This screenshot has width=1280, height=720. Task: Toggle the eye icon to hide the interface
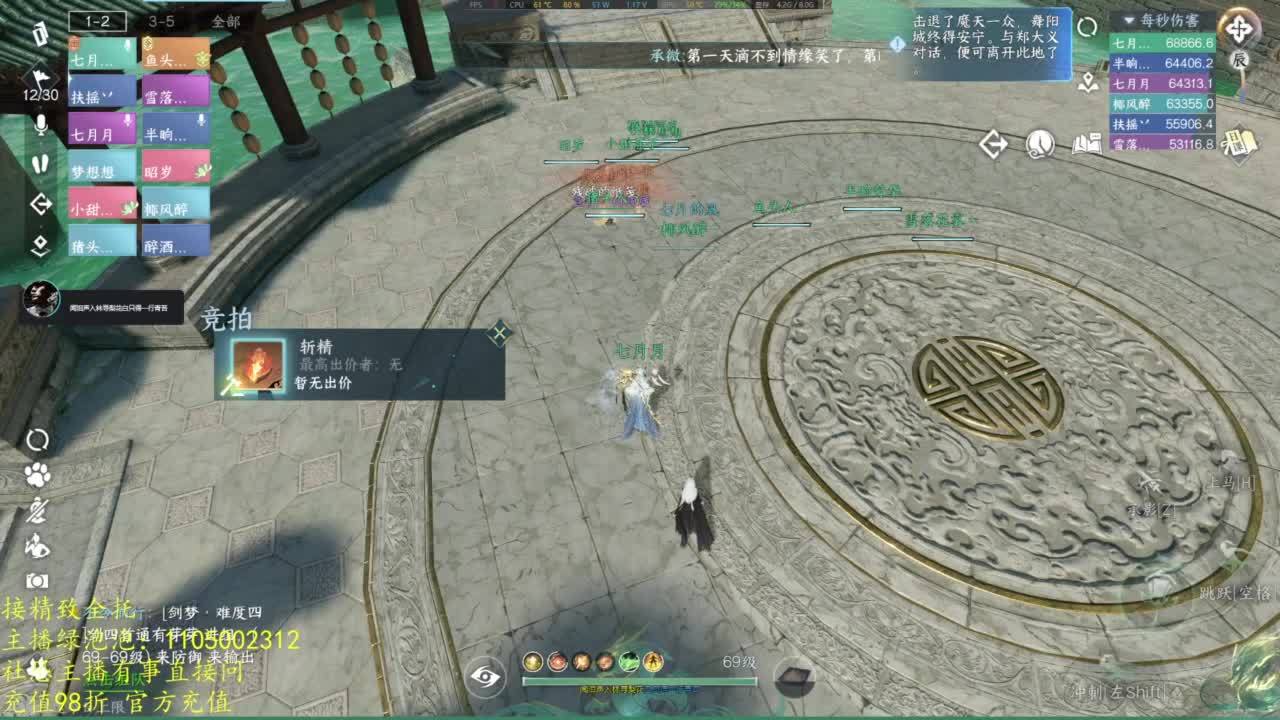click(x=487, y=677)
